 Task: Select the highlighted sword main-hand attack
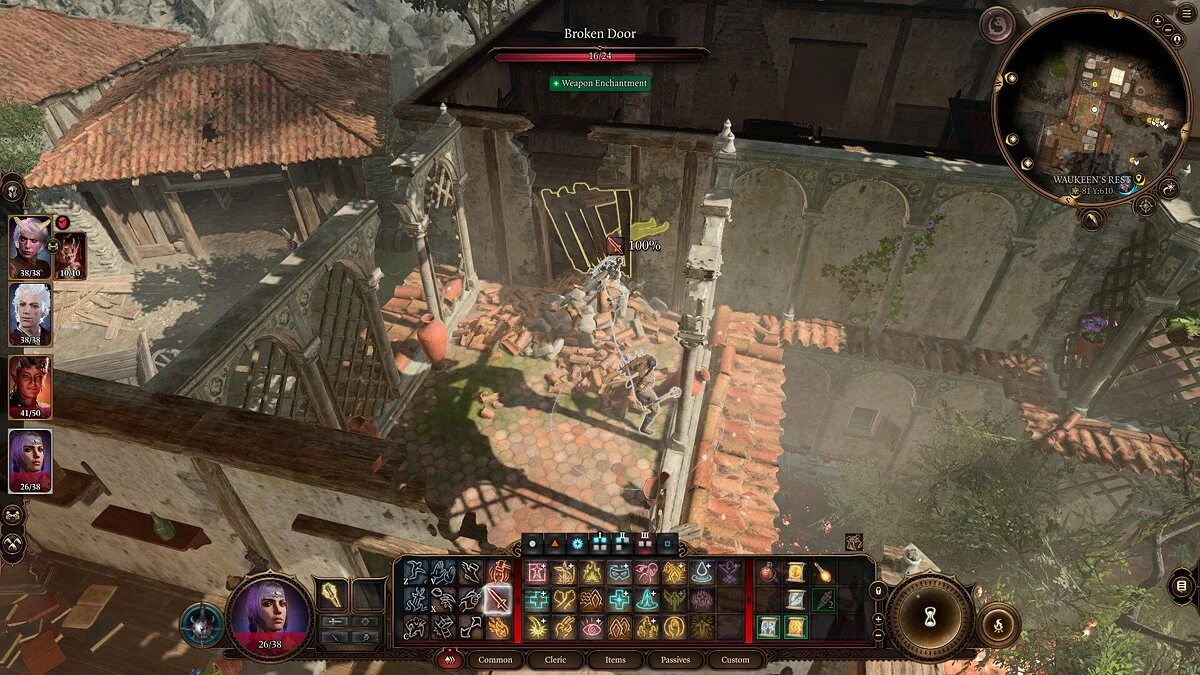click(497, 599)
